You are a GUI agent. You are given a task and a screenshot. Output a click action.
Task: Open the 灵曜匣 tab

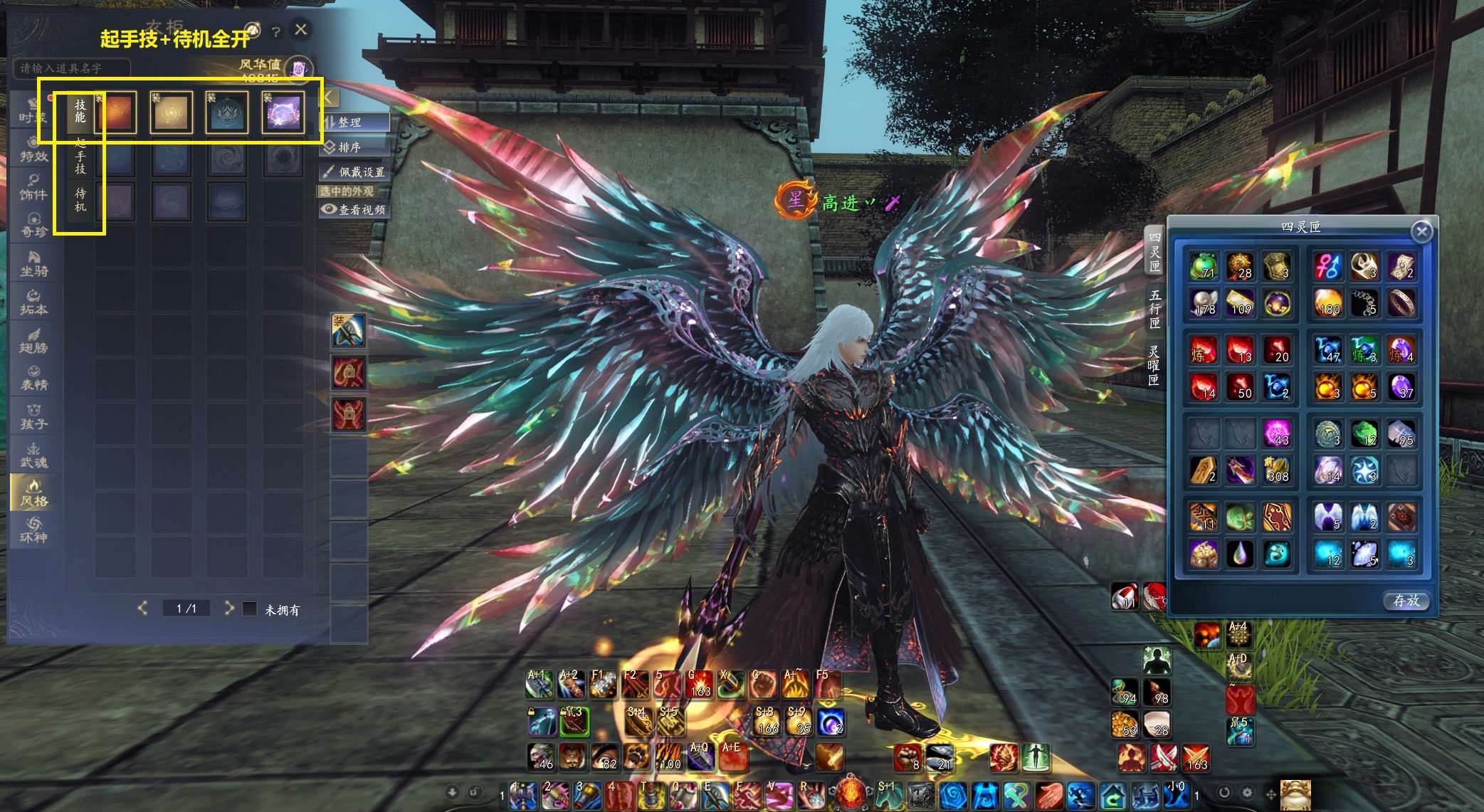pyautogui.click(x=1154, y=364)
